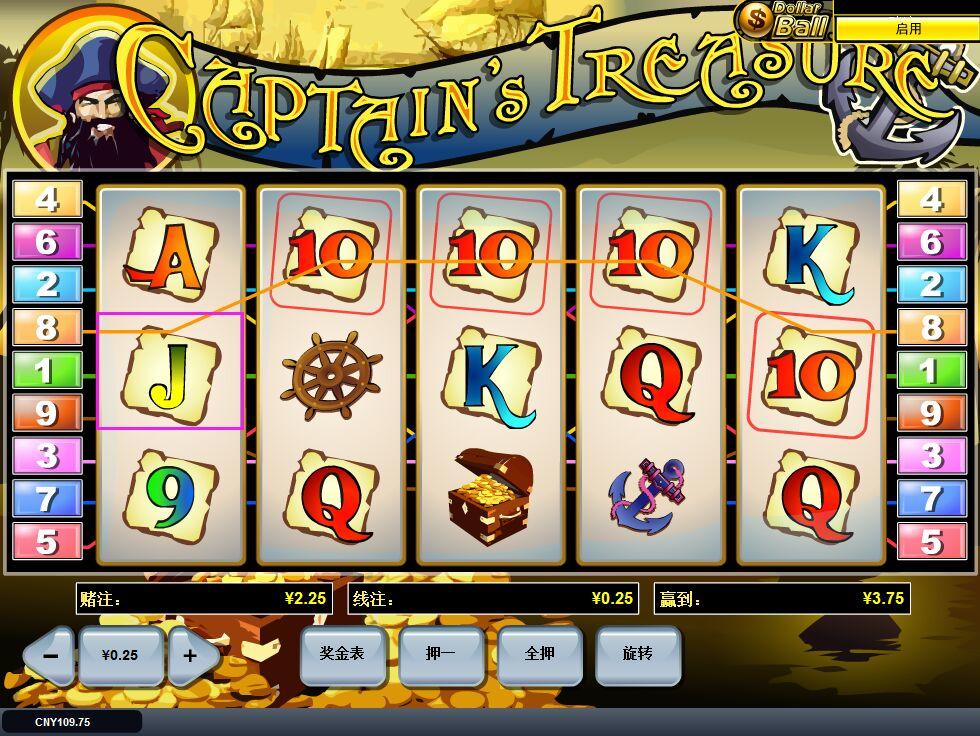Open the 奖金表 paytable
This screenshot has height=736, width=980.
[x=341, y=655]
